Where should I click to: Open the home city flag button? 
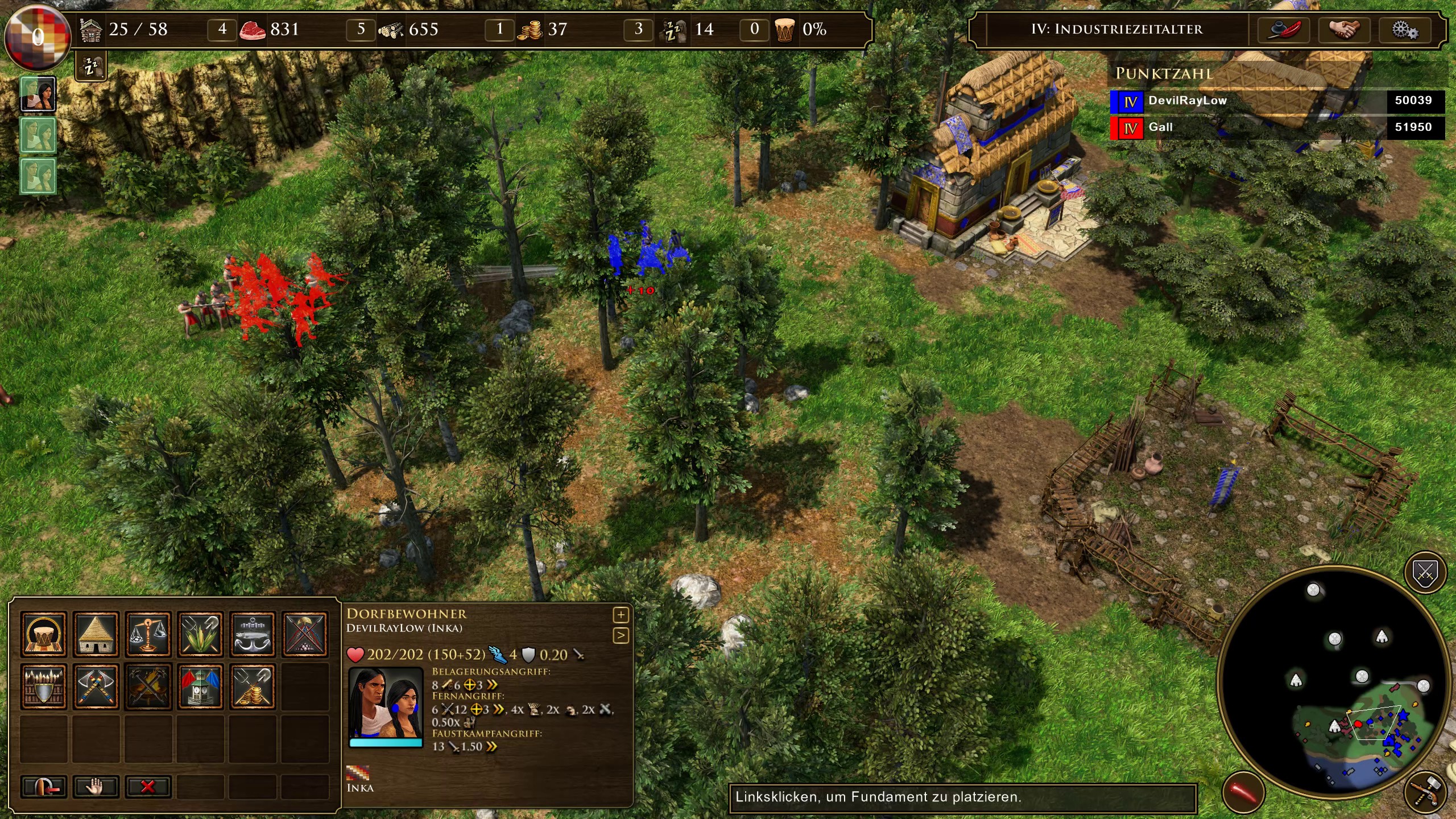(37, 36)
